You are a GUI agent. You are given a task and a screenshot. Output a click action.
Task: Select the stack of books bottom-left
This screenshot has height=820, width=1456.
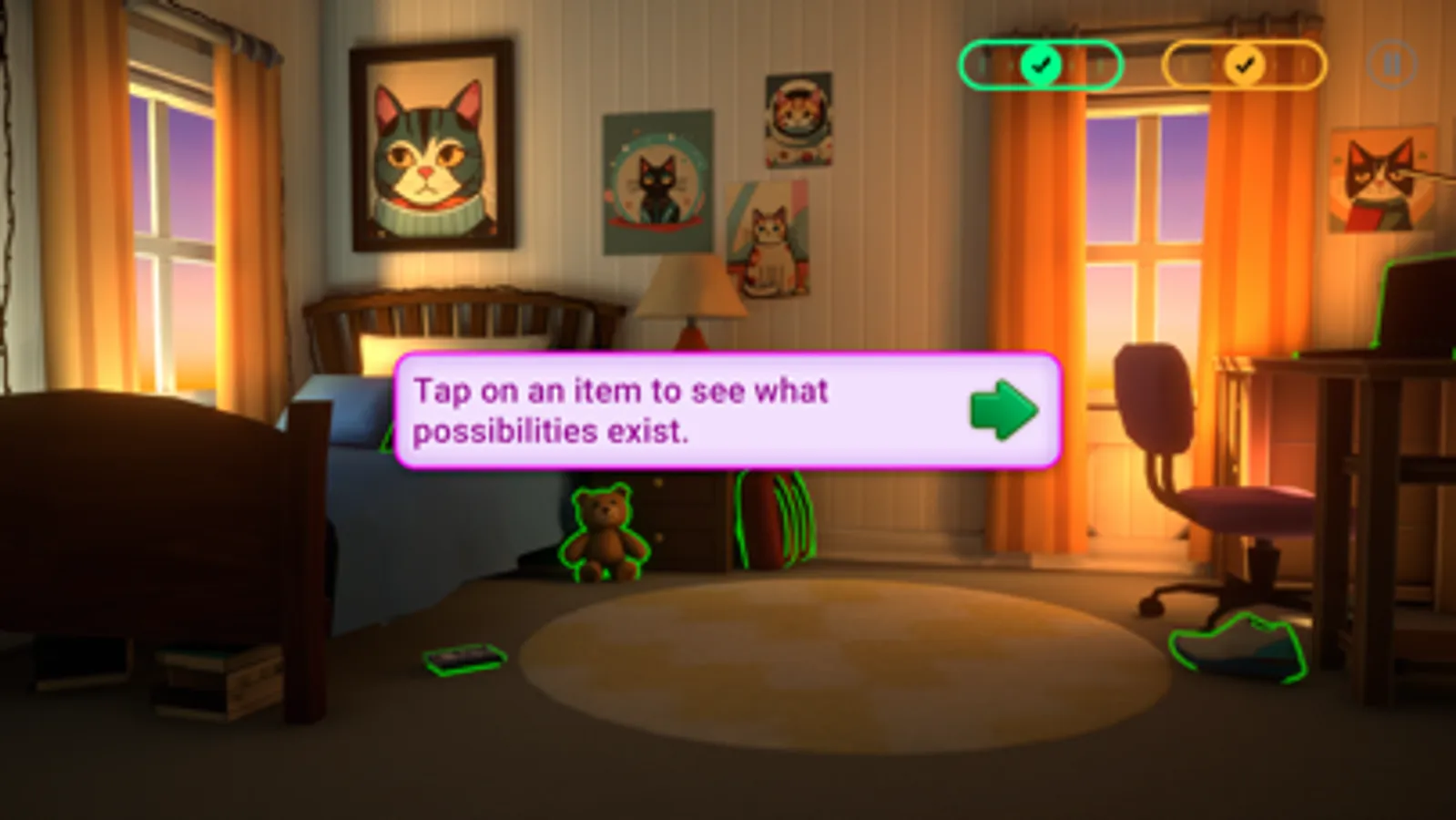tap(219, 679)
